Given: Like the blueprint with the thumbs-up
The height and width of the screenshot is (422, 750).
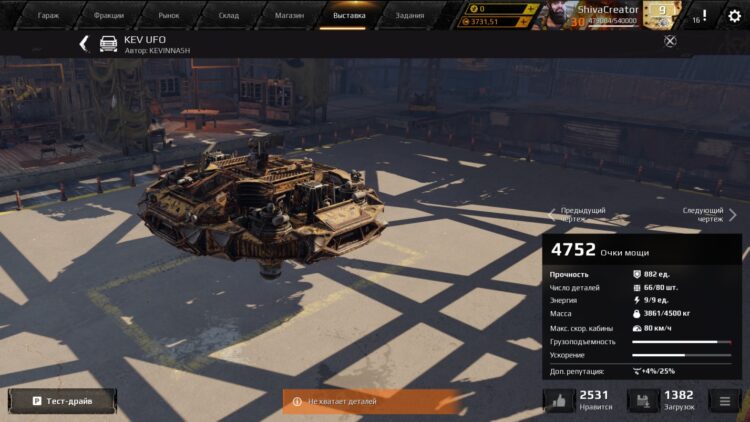Looking at the screenshot, I should 559,401.
